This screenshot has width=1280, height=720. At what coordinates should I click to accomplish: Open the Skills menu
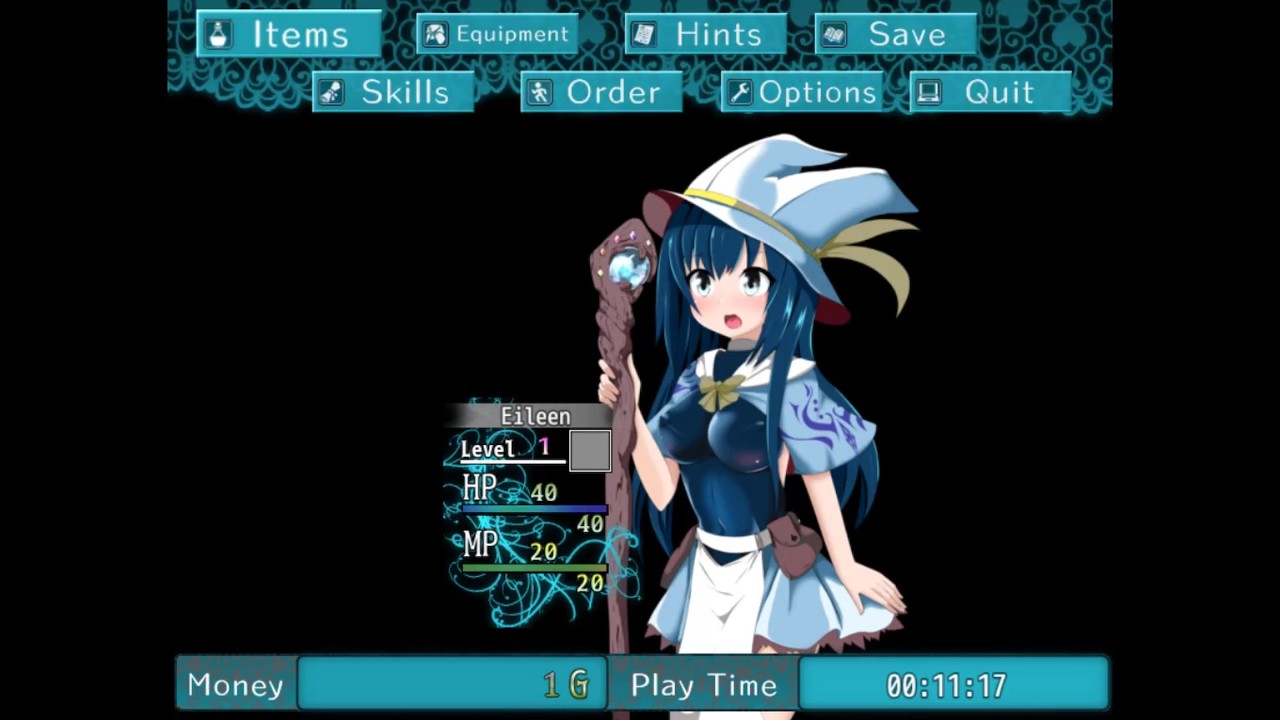[x=392, y=92]
